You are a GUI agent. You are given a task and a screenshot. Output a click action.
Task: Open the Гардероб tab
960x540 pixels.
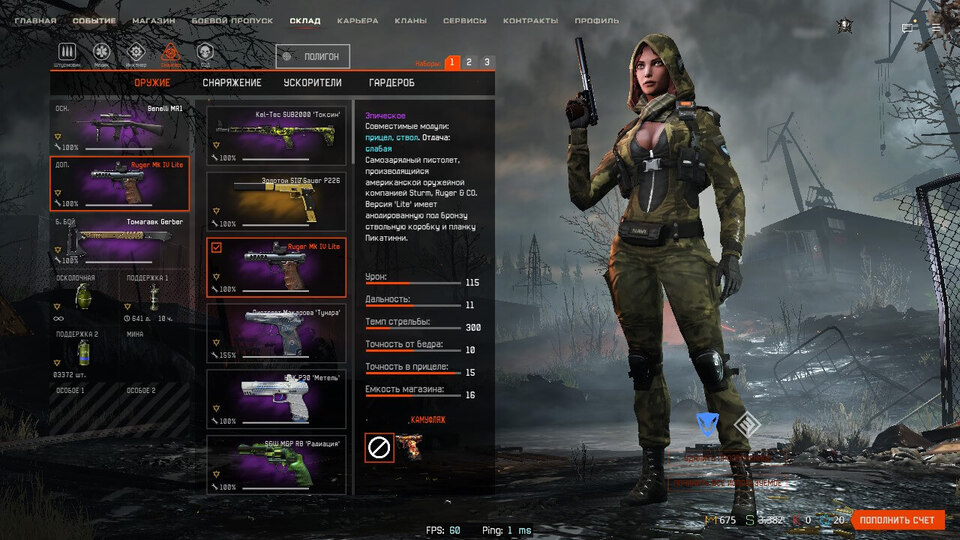click(x=391, y=83)
